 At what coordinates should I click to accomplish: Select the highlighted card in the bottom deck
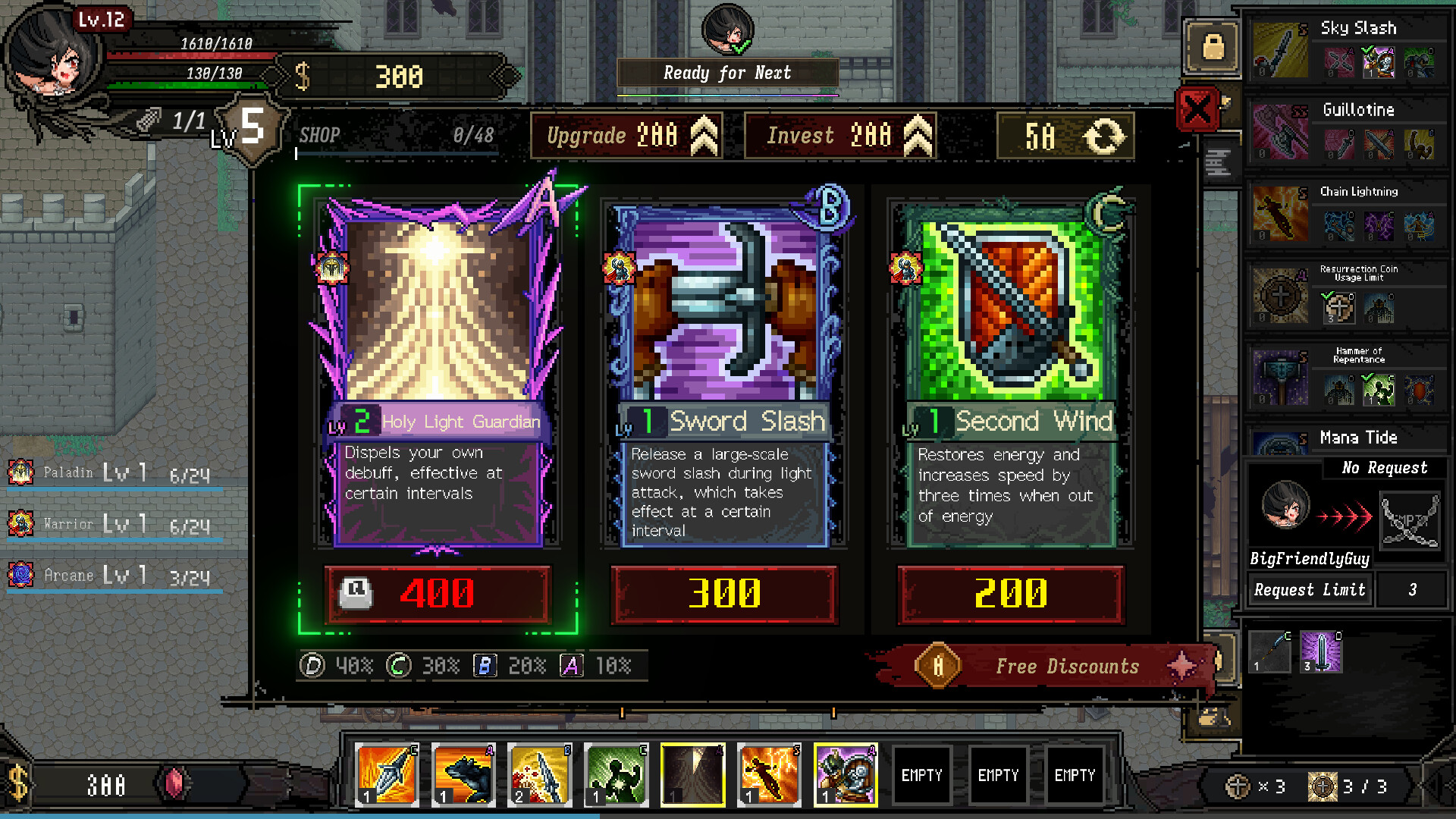(693, 774)
